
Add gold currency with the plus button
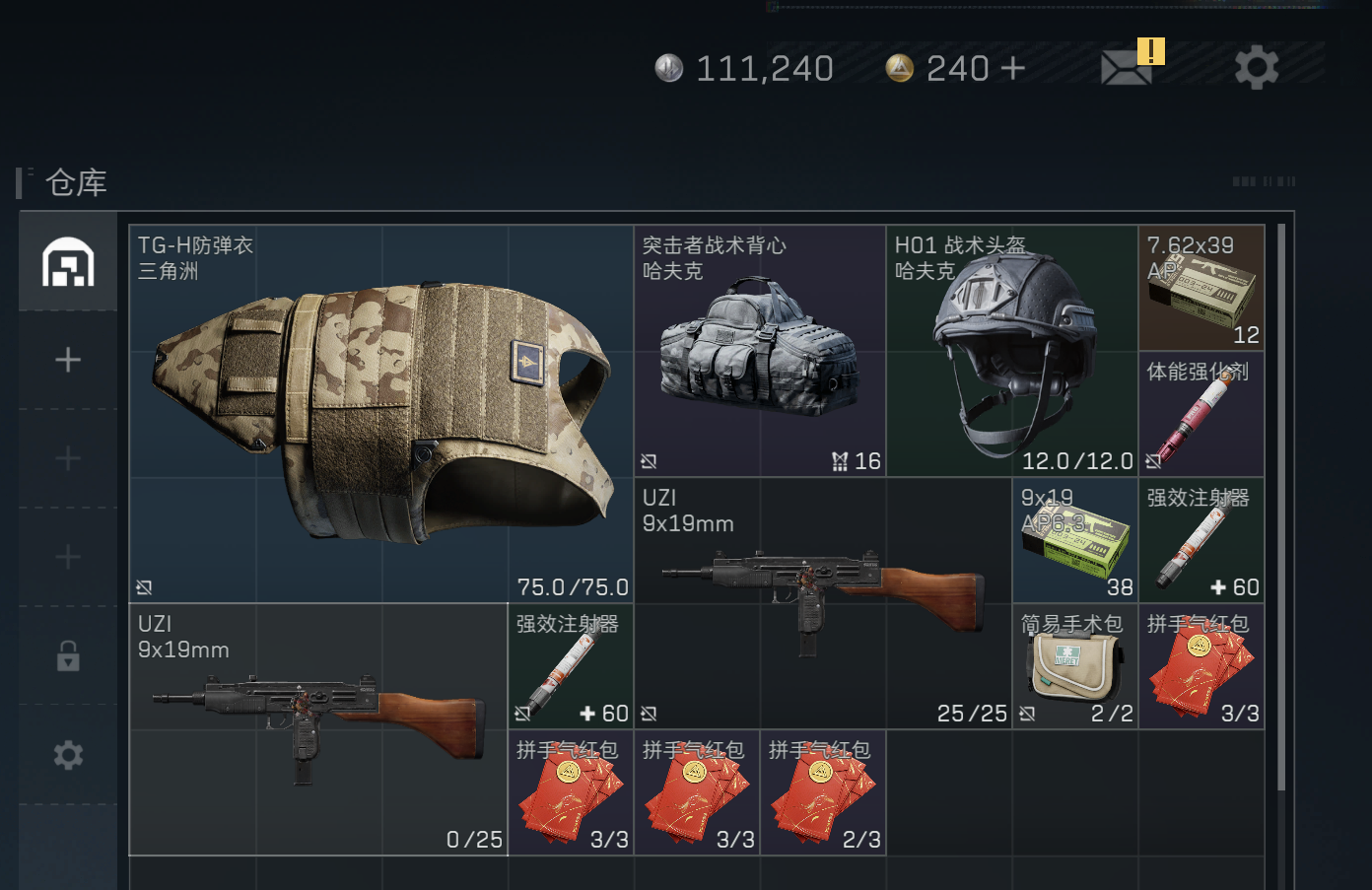pyautogui.click(x=1012, y=68)
